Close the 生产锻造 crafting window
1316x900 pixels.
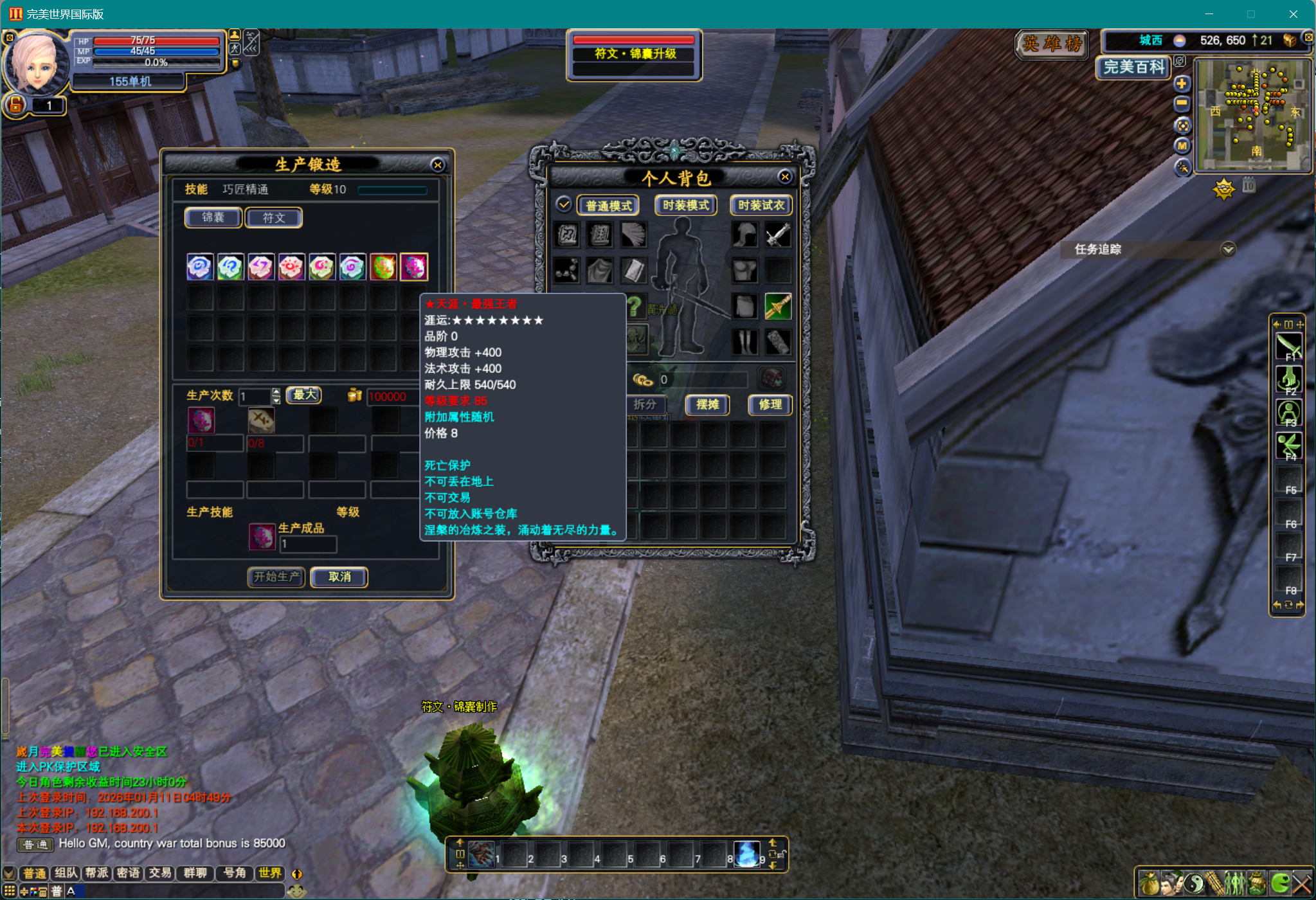(438, 165)
